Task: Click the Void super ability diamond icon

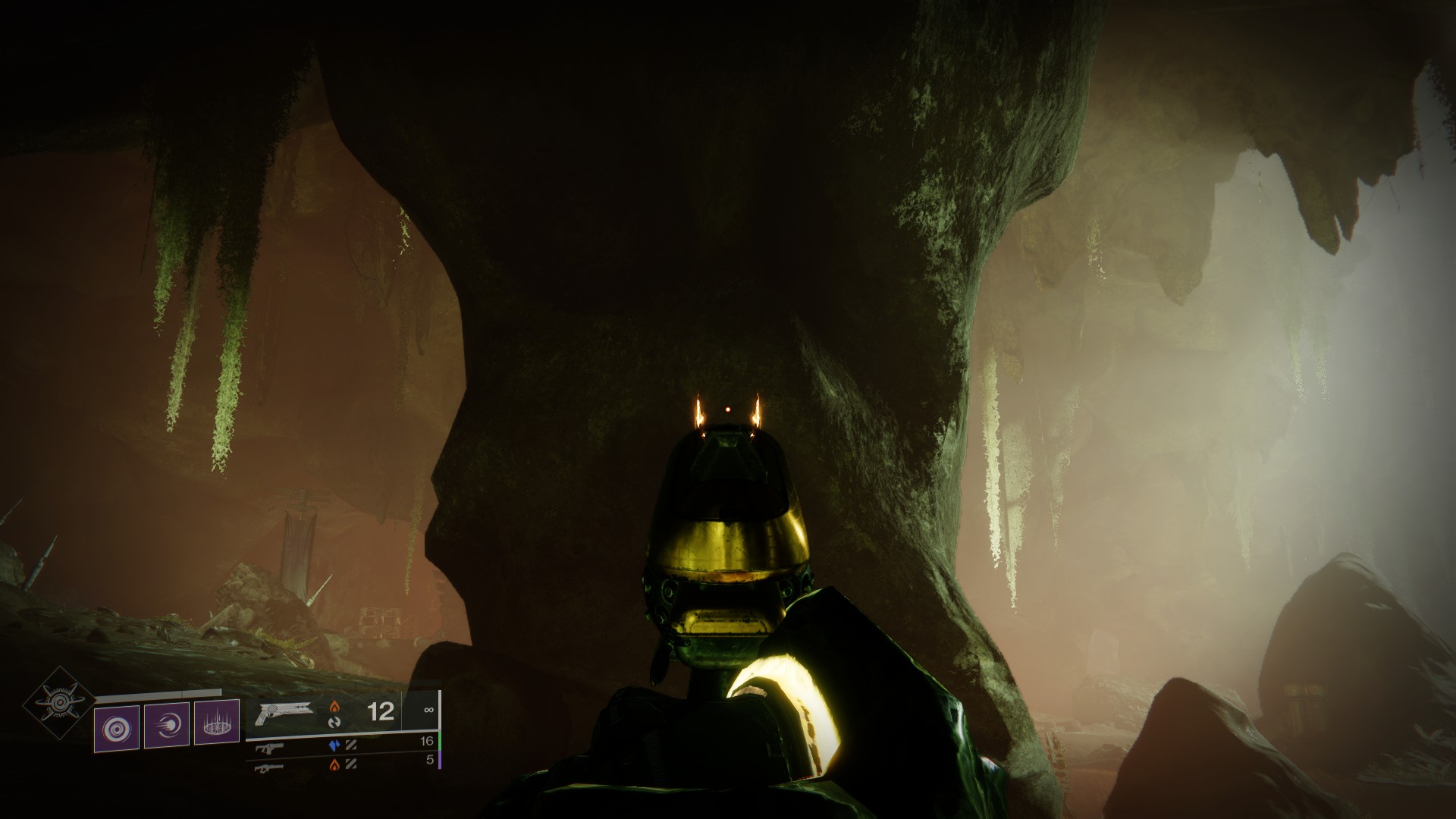Action: click(x=58, y=703)
